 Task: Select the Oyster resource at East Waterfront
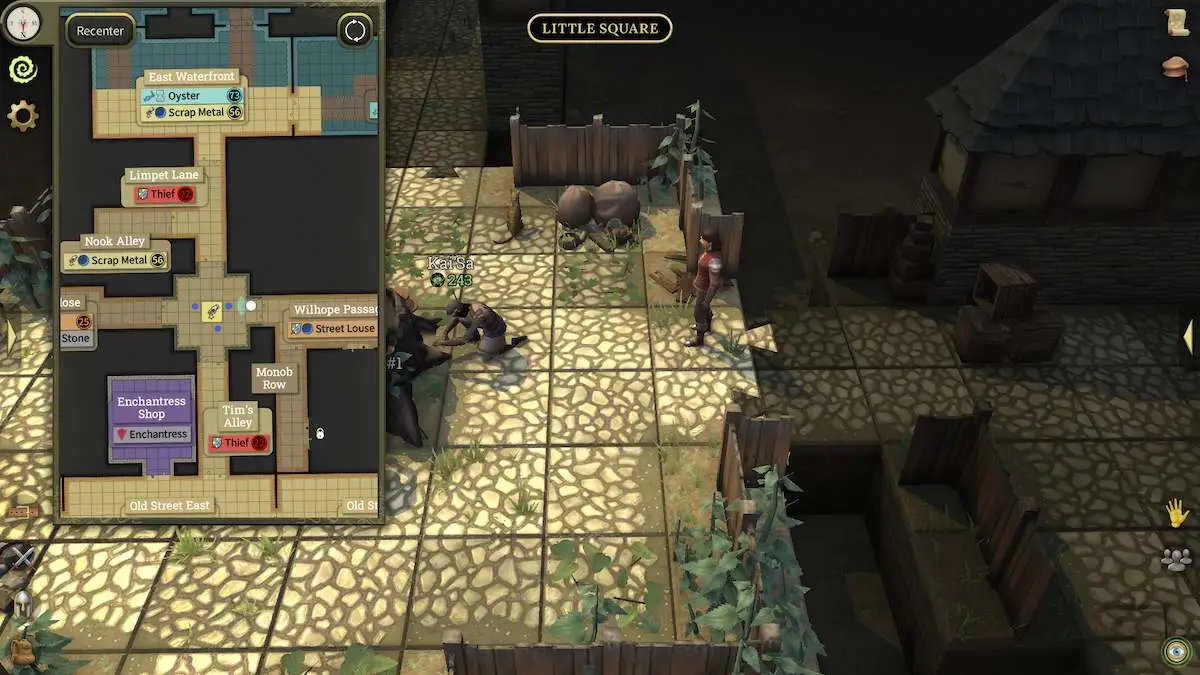click(192, 95)
